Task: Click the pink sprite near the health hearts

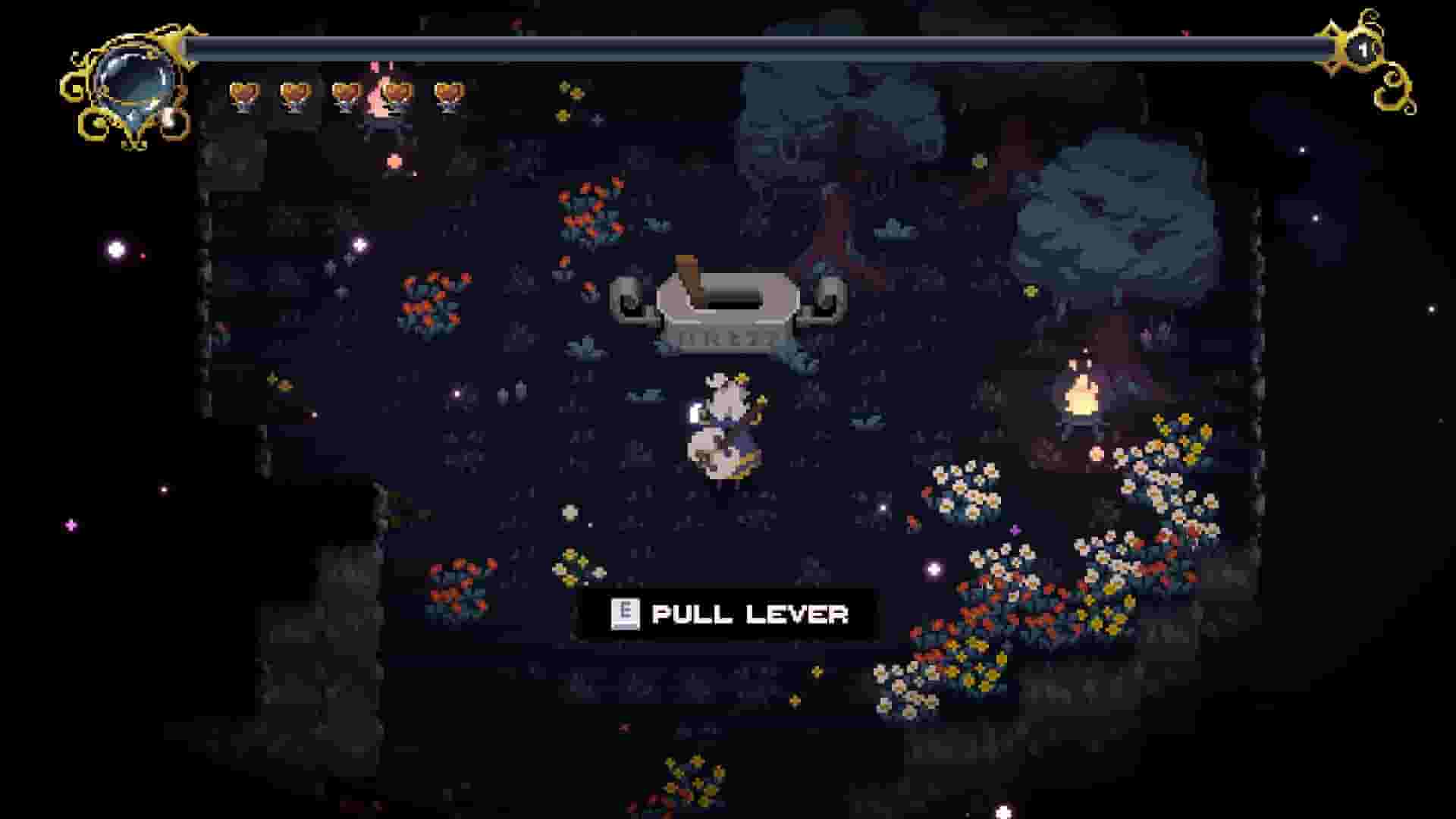Action: coord(379,99)
